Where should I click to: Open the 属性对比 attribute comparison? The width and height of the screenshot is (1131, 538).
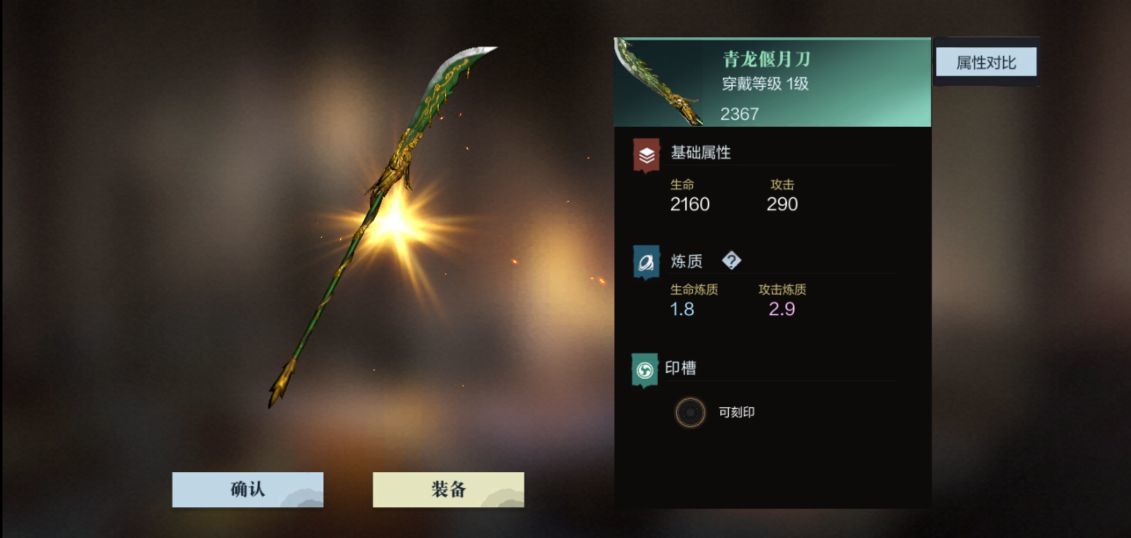pos(985,62)
